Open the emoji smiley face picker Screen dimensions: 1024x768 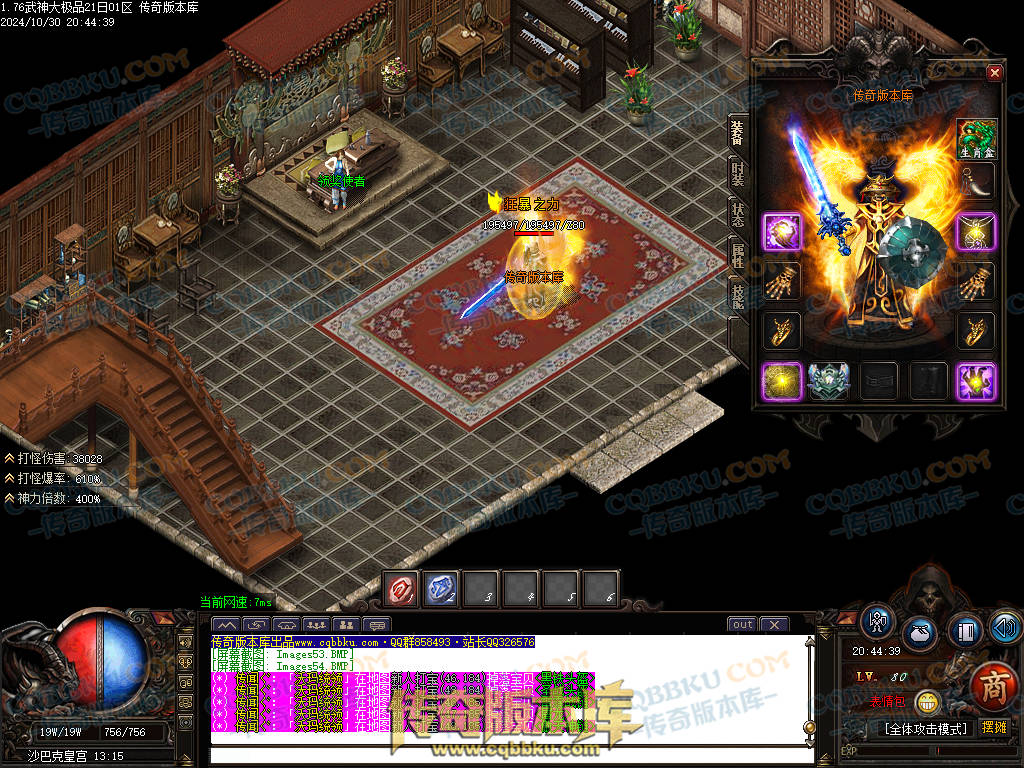pos(929,702)
